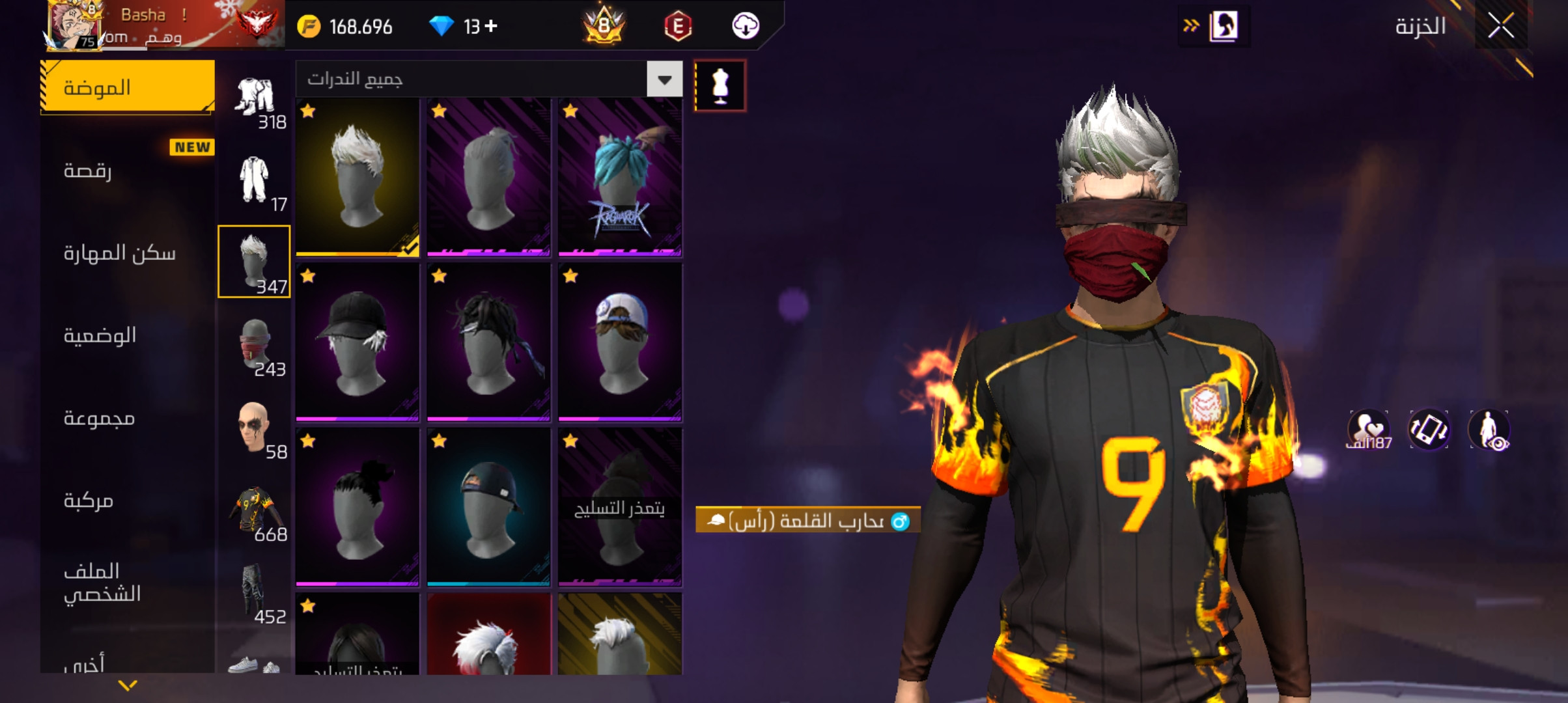Select the white and blue backwards cap
The height and width of the screenshot is (703, 1568).
[620, 342]
